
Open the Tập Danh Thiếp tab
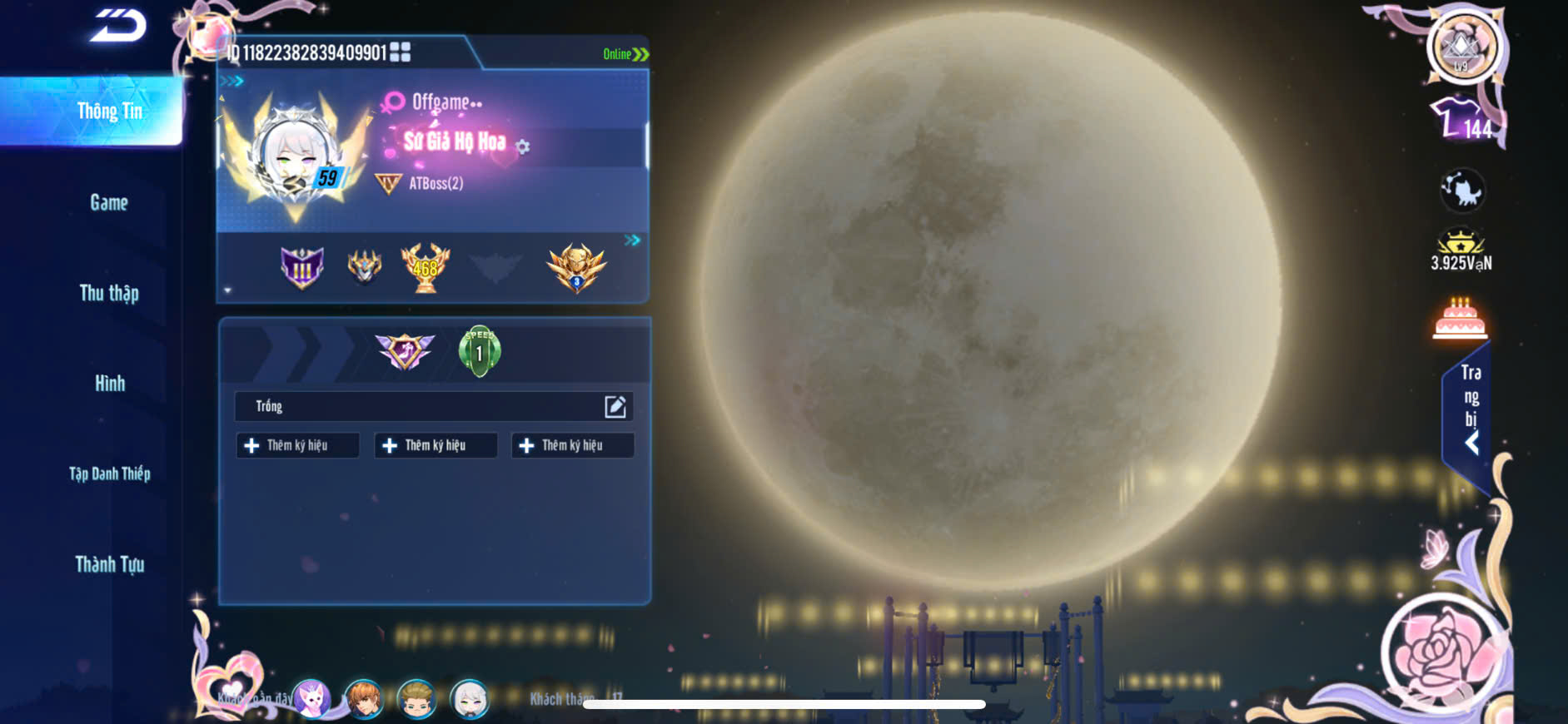[x=109, y=474]
